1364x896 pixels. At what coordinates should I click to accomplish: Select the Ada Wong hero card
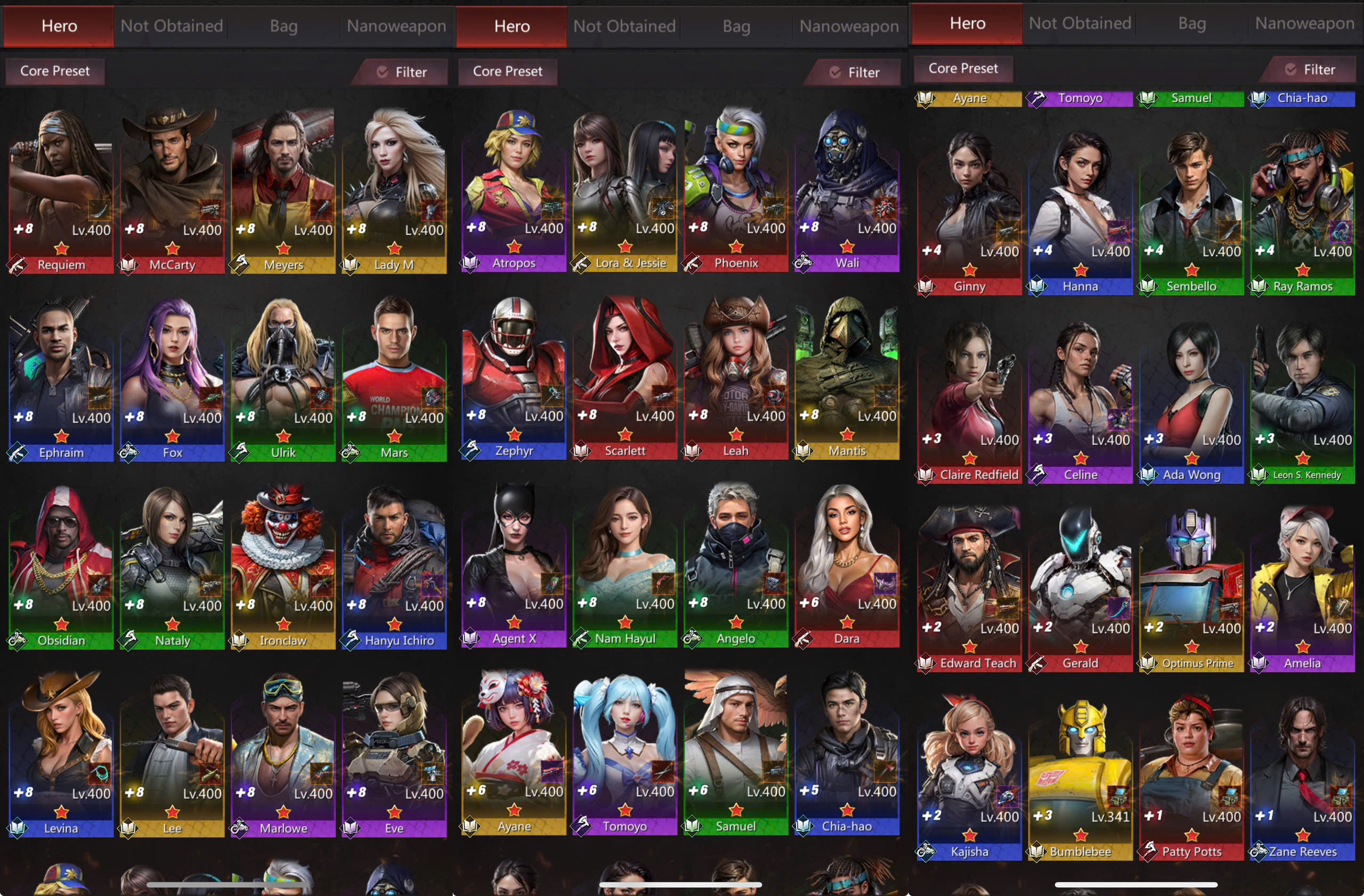[x=1191, y=400]
